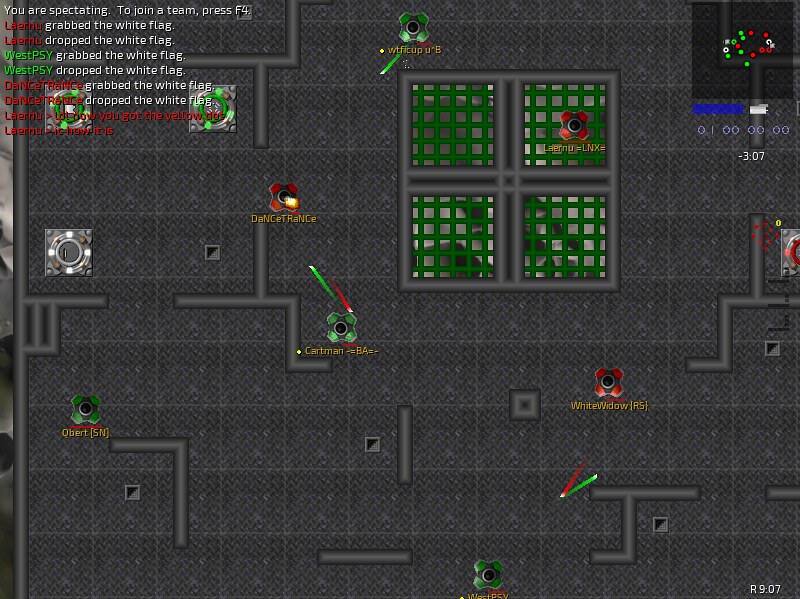The height and width of the screenshot is (599, 800).
Task: Select the gun weapon icon under the minimap
Action: (759, 109)
